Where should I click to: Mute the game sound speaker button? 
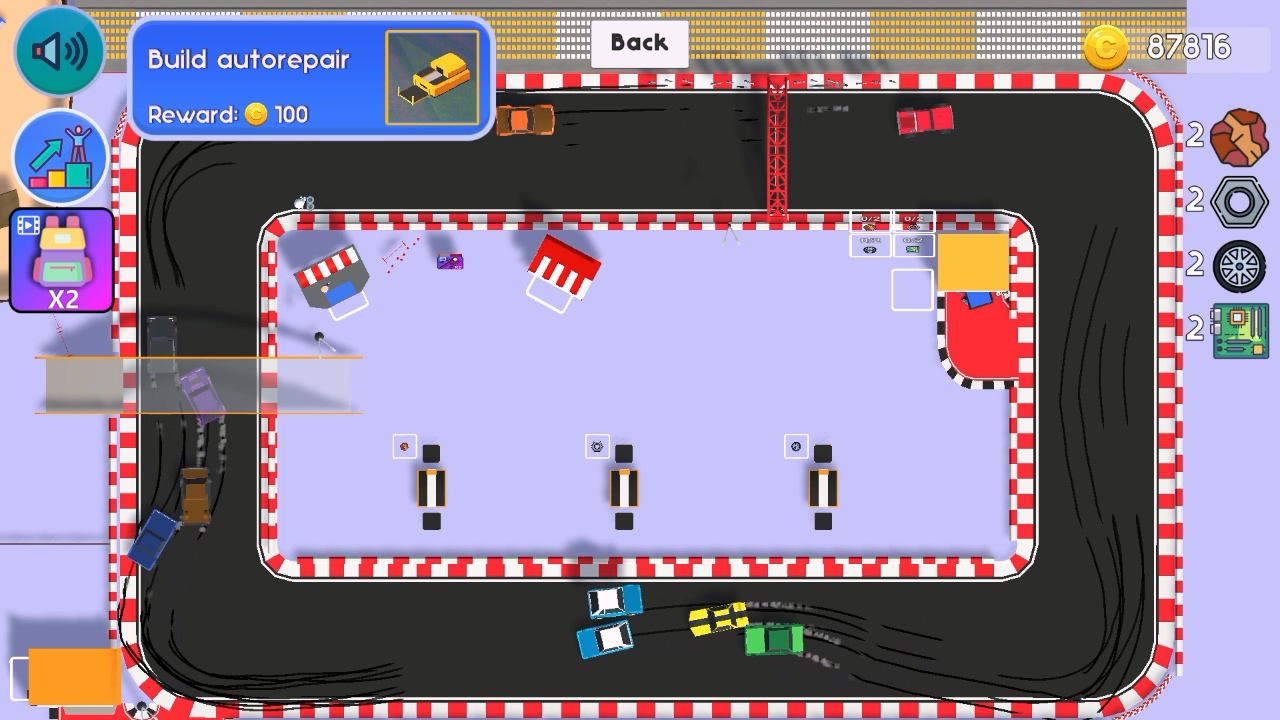click(x=59, y=50)
